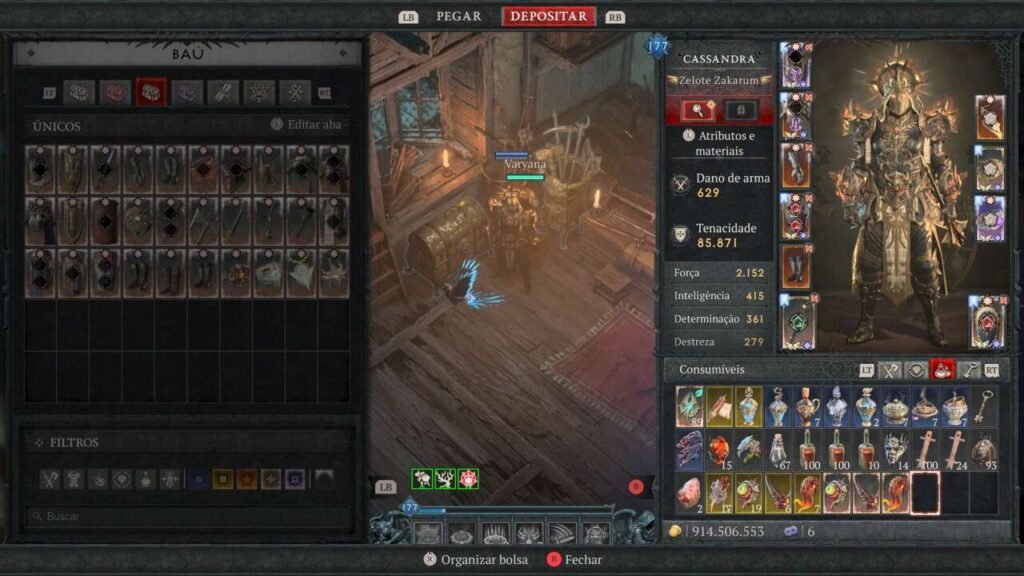Pick the mask item with count 14
1024x576 pixels.
895,450
